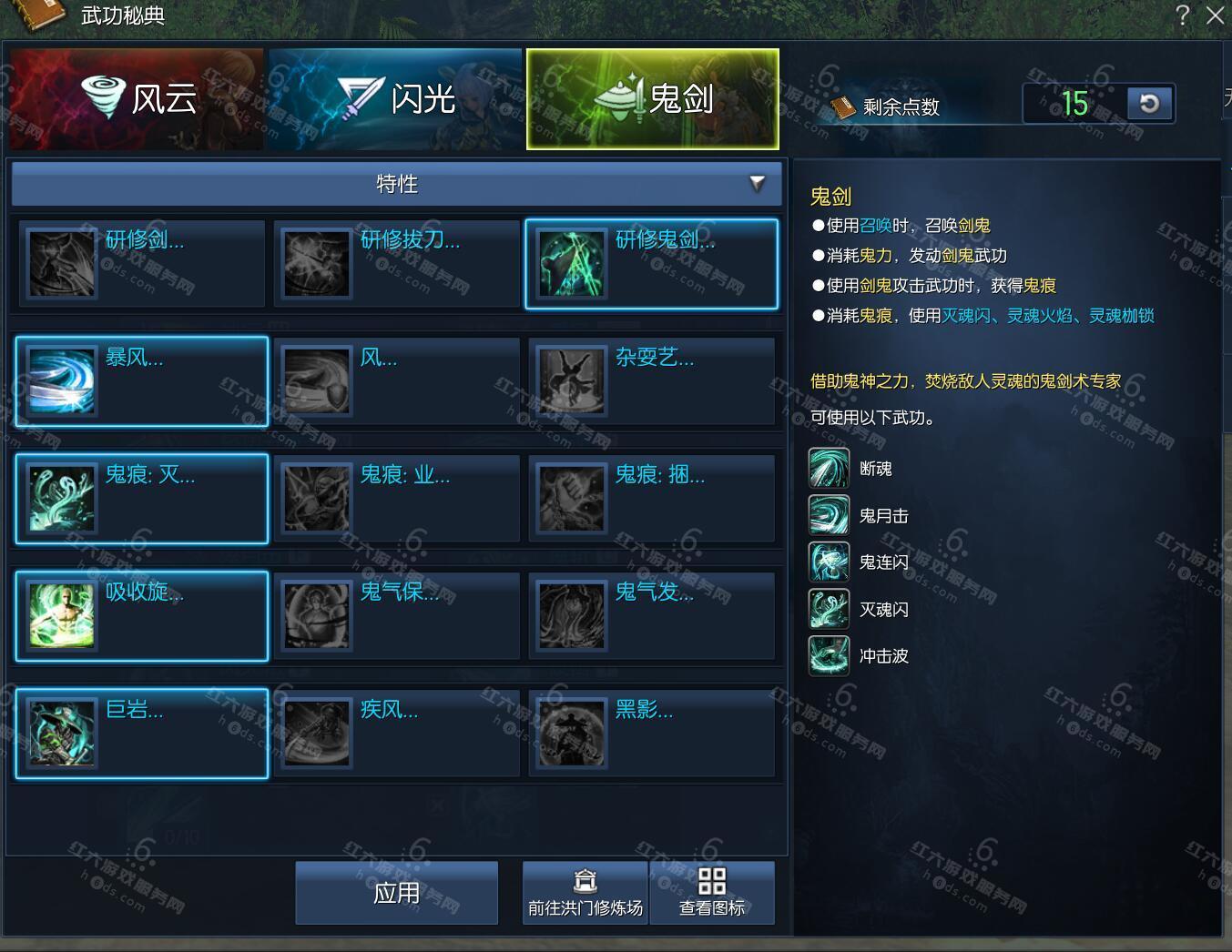Pick the 鬼痕: 业 trait
The width and height of the screenshot is (1232, 952).
pyautogui.click(x=396, y=499)
